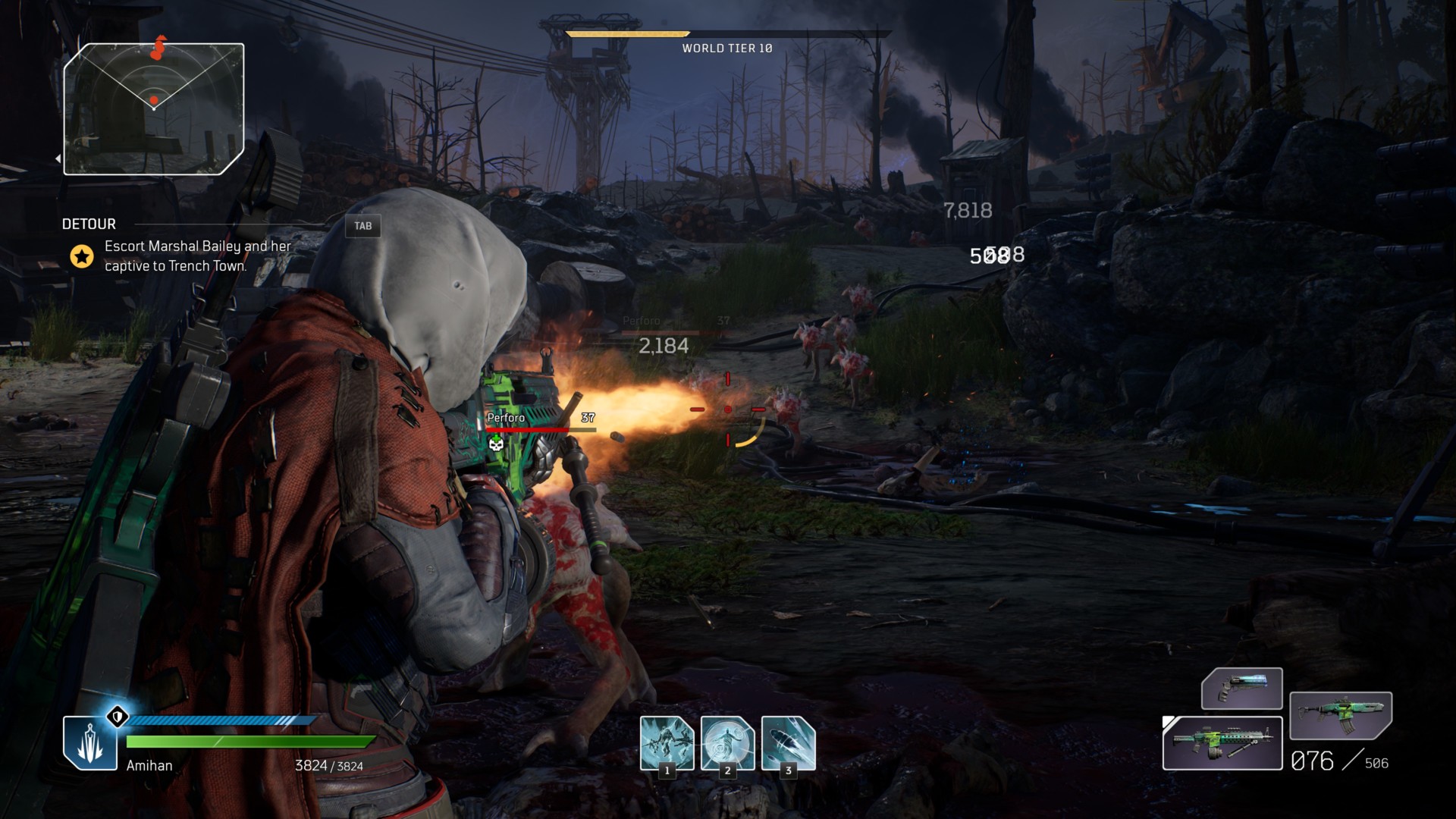Collapse the minimap with the small arrow
This screenshot has height=819, width=1456.
click(58, 158)
